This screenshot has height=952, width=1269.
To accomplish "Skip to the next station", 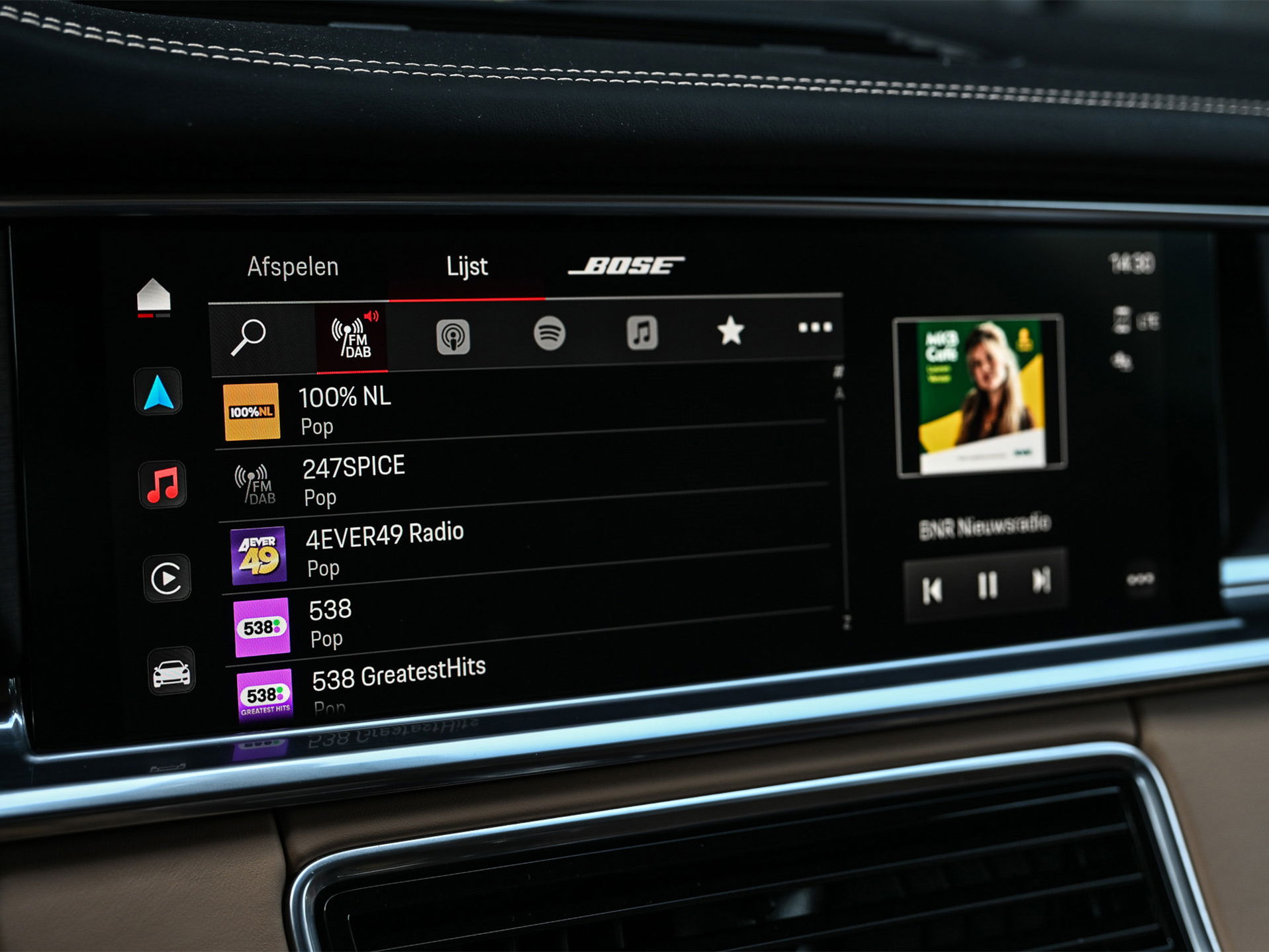I will point(1041,581).
